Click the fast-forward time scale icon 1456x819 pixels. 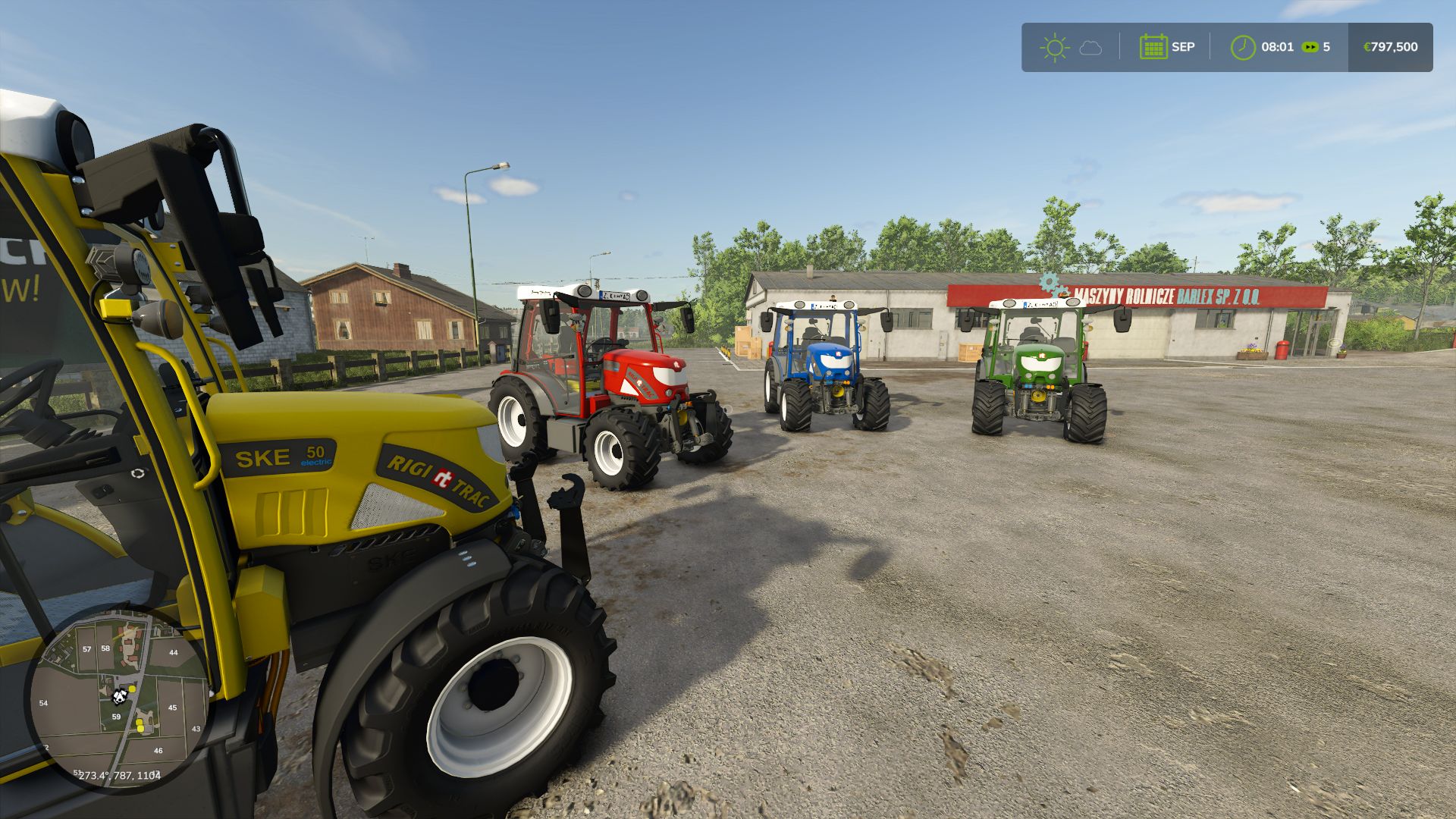1310,47
